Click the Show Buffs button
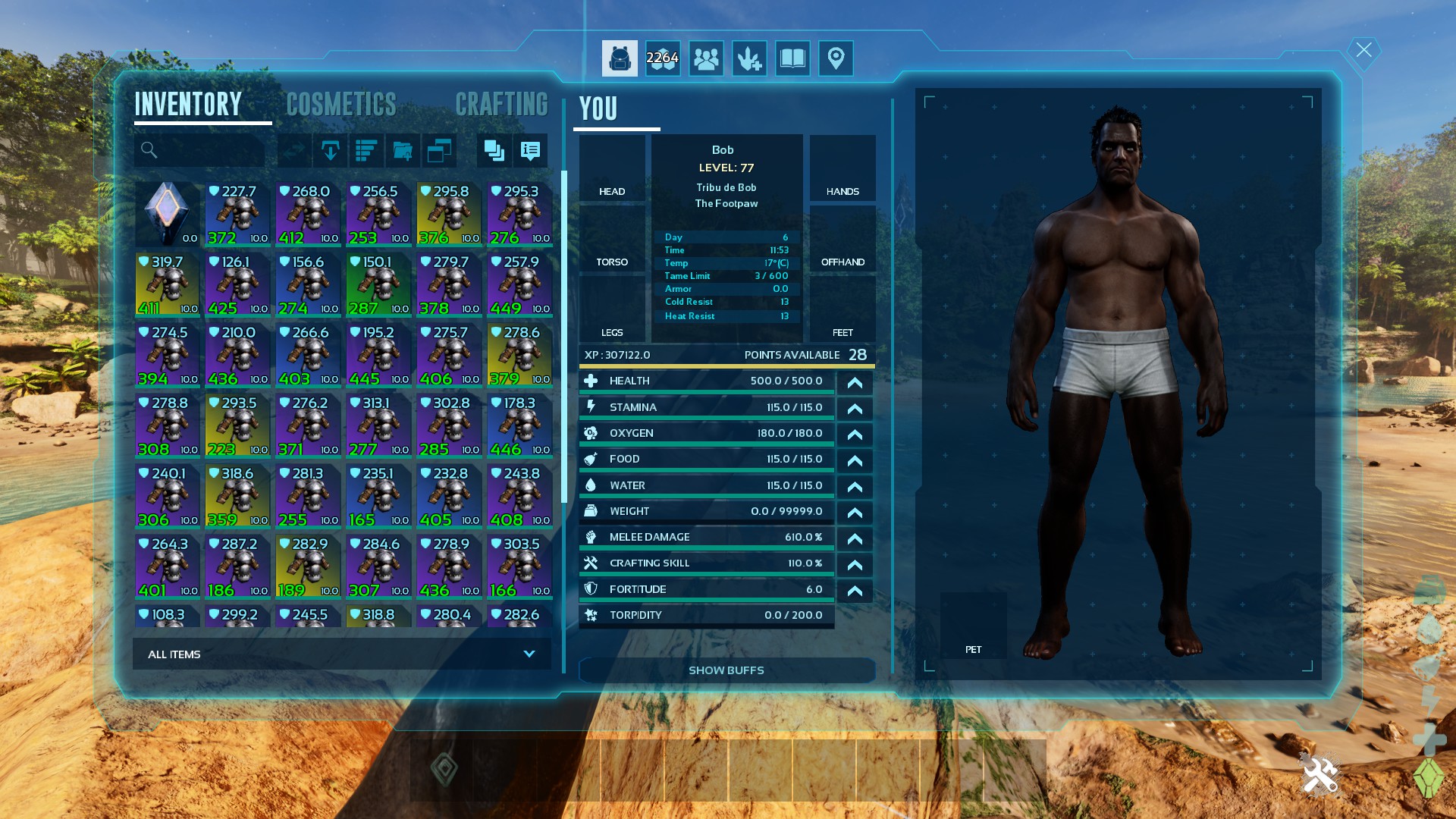The height and width of the screenshot is (819, 1456). pyautogui.click(x=726, y=670)
